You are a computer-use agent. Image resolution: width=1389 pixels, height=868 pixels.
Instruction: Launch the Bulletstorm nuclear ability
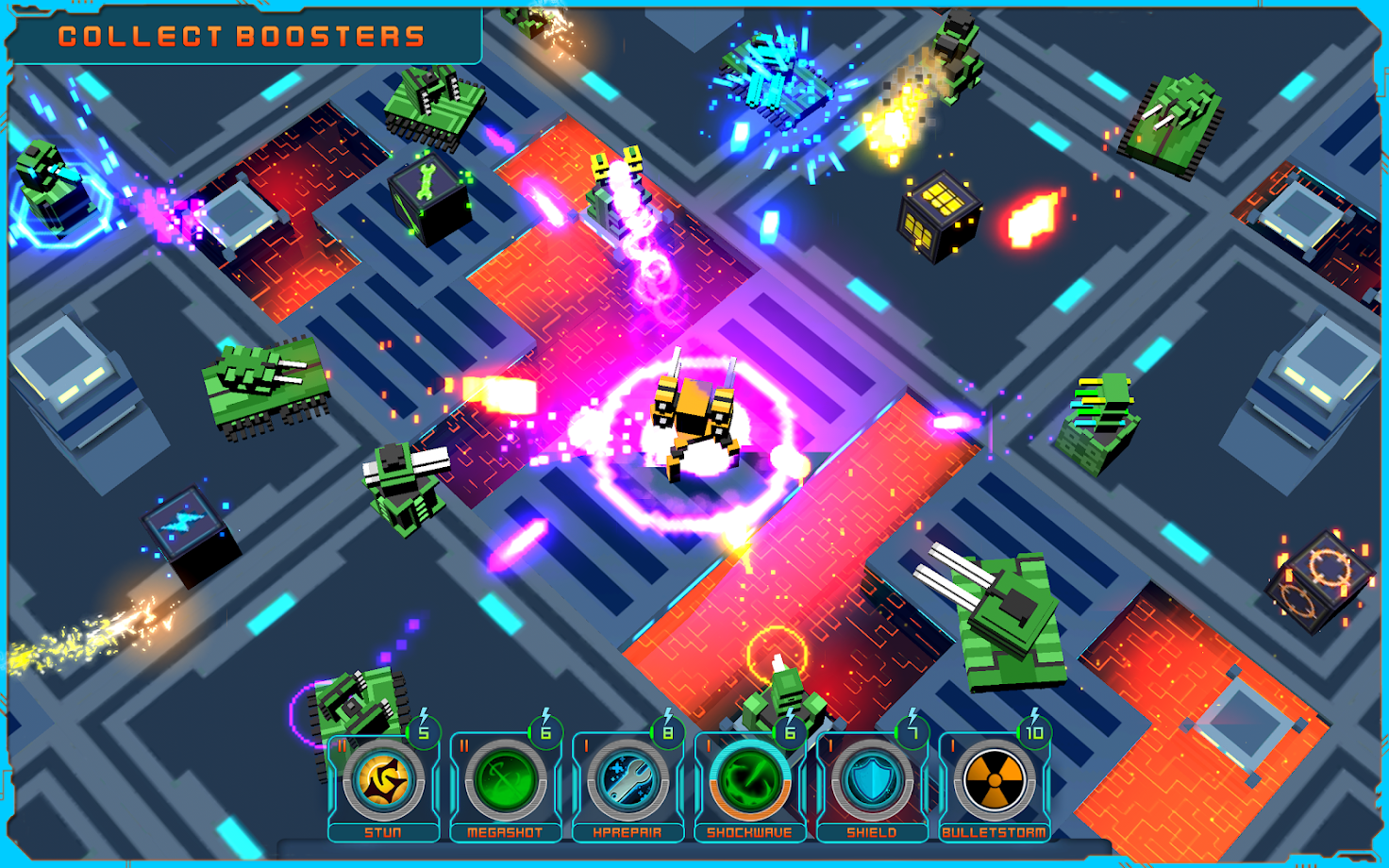coord(994,782)
